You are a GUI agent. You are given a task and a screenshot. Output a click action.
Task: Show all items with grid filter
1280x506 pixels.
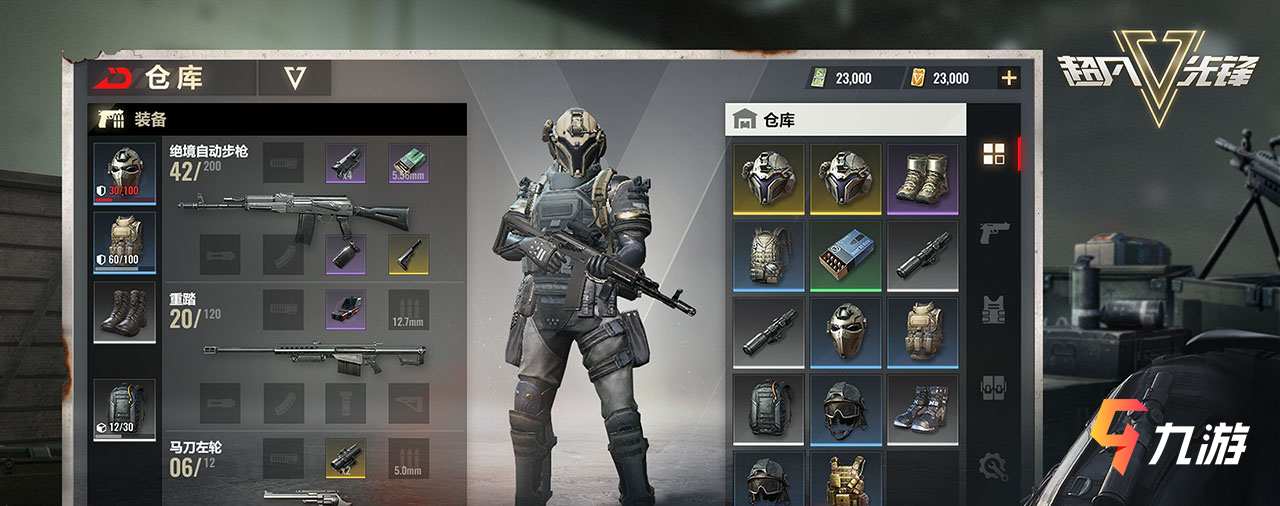[x=993, y=154]
